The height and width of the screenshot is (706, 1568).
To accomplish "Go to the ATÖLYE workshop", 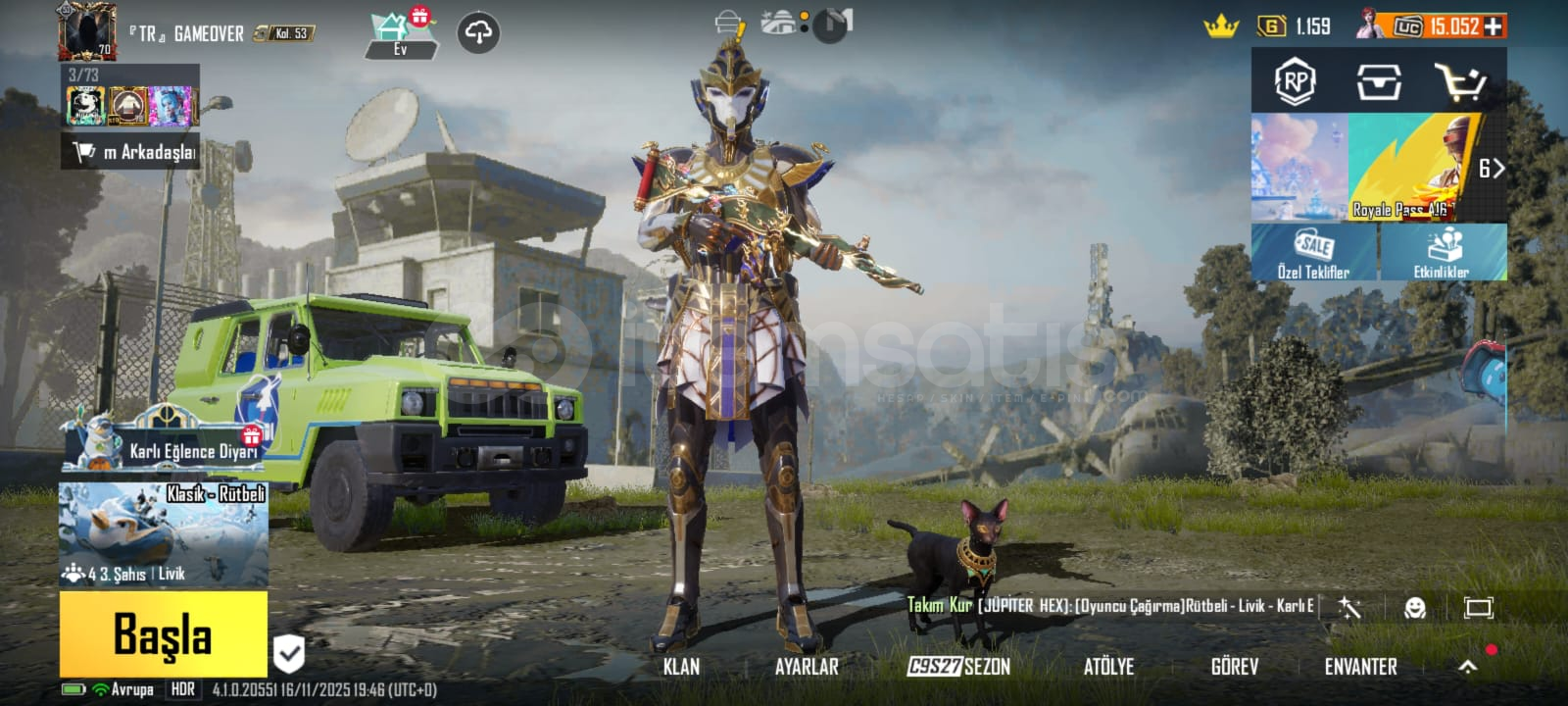I will point(1108,667).
